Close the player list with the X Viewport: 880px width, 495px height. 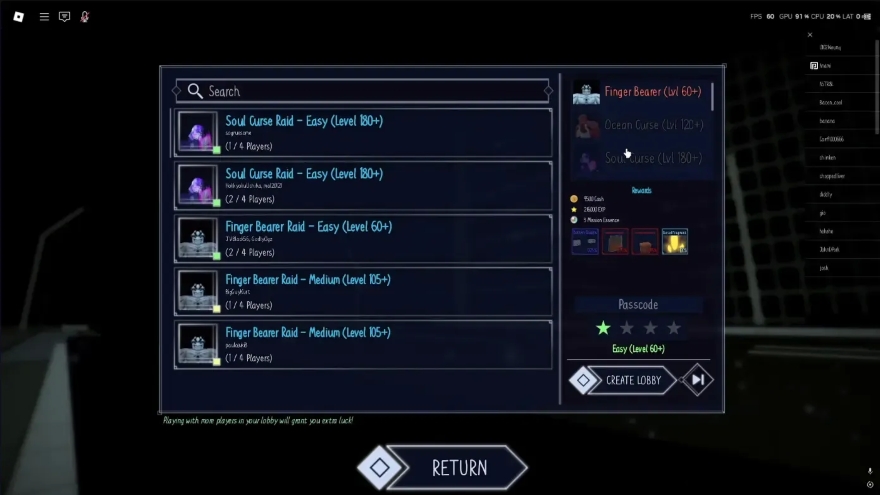point(810,35)
